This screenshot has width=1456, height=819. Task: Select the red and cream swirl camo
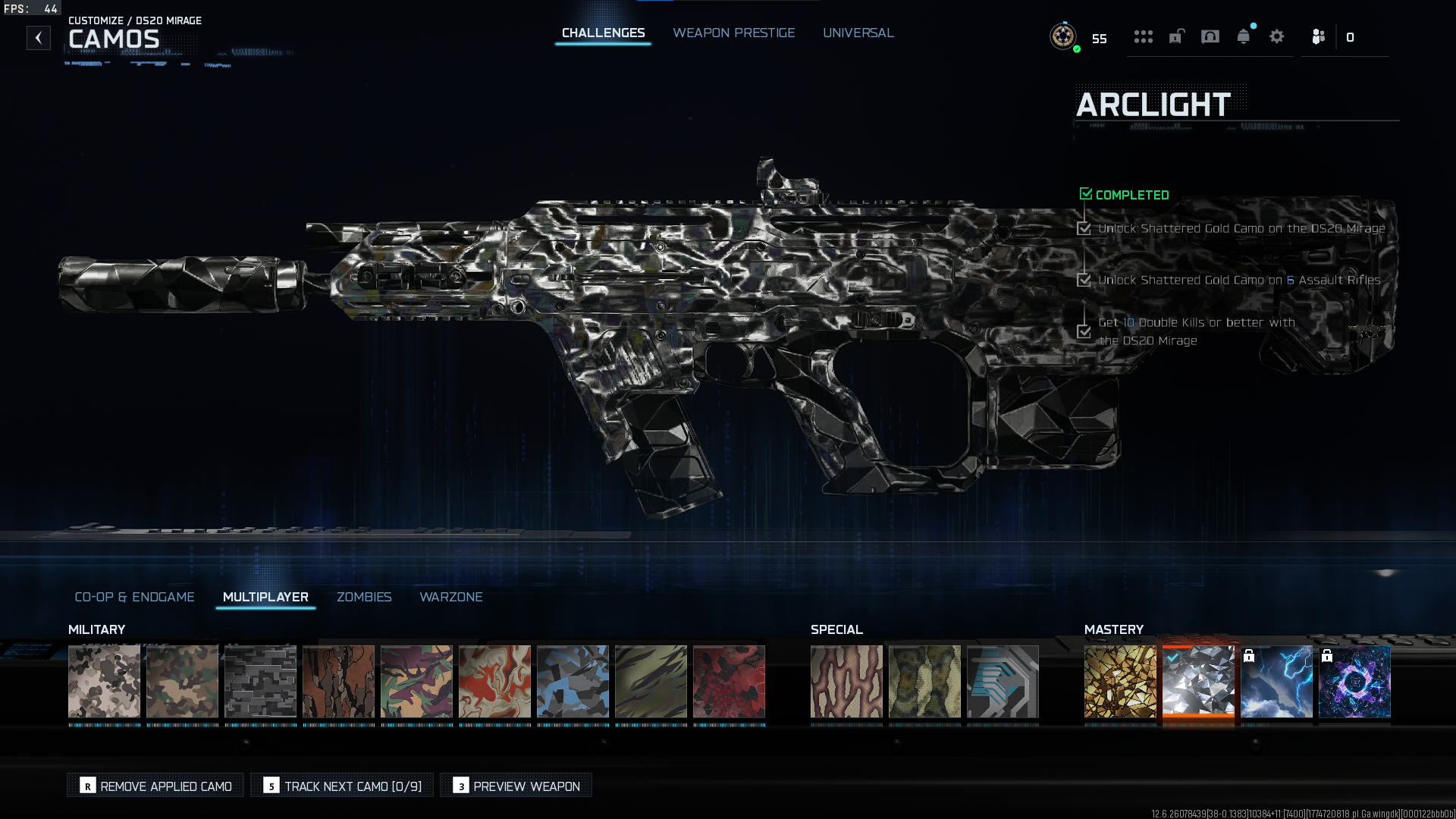coord(494,681)
